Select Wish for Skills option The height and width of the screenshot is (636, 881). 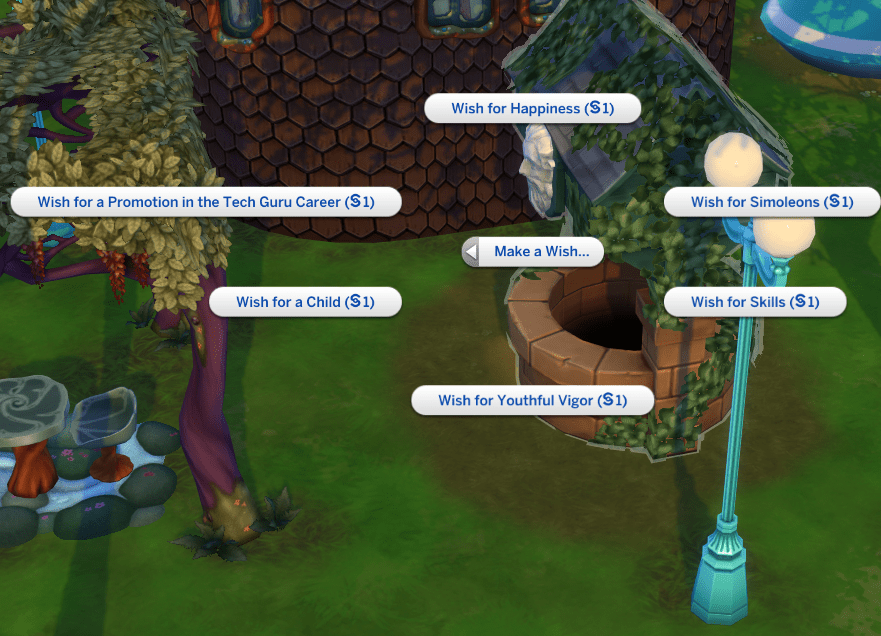[x=754, y=302]
